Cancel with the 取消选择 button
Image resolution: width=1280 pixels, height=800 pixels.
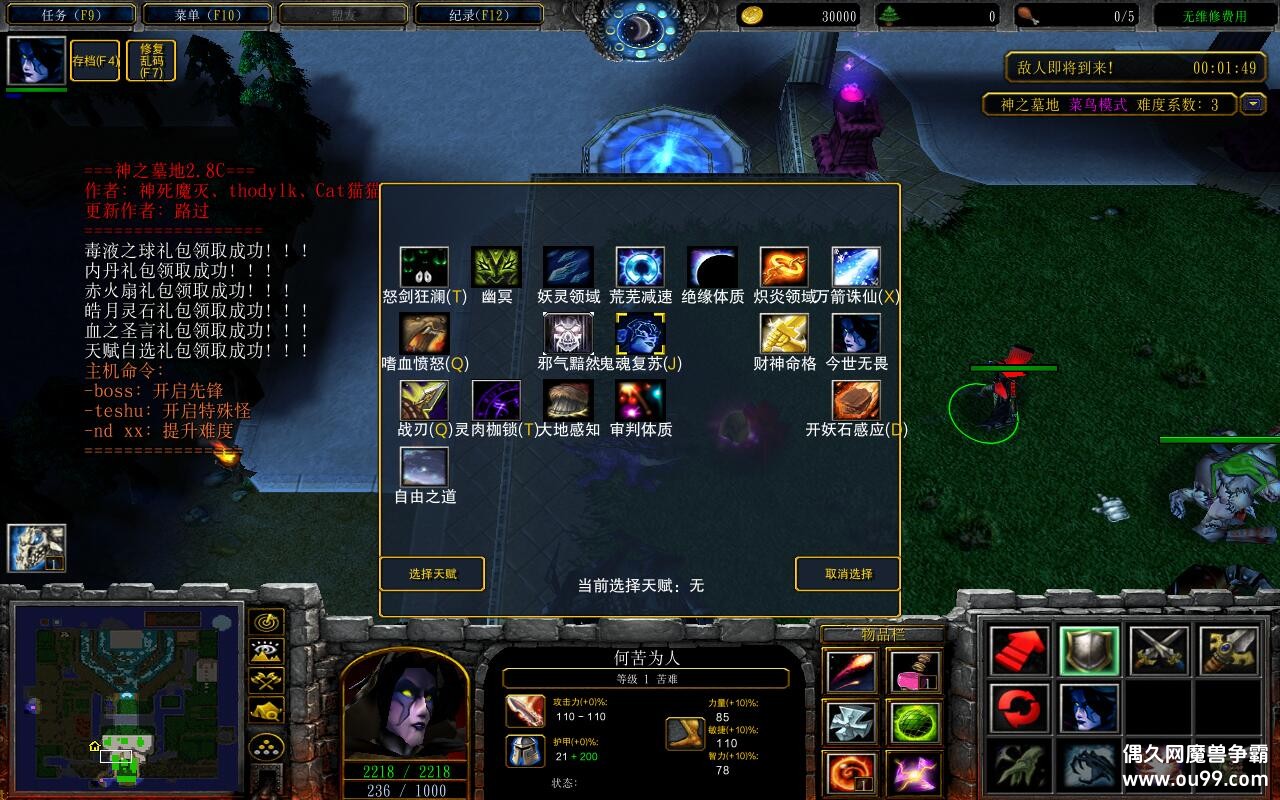pyautogui.click(x=847, y=574)
